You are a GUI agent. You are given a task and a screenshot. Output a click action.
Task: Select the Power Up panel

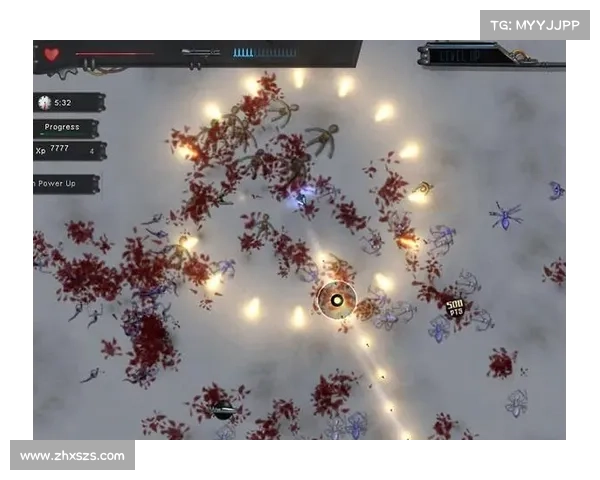[66, 183]
